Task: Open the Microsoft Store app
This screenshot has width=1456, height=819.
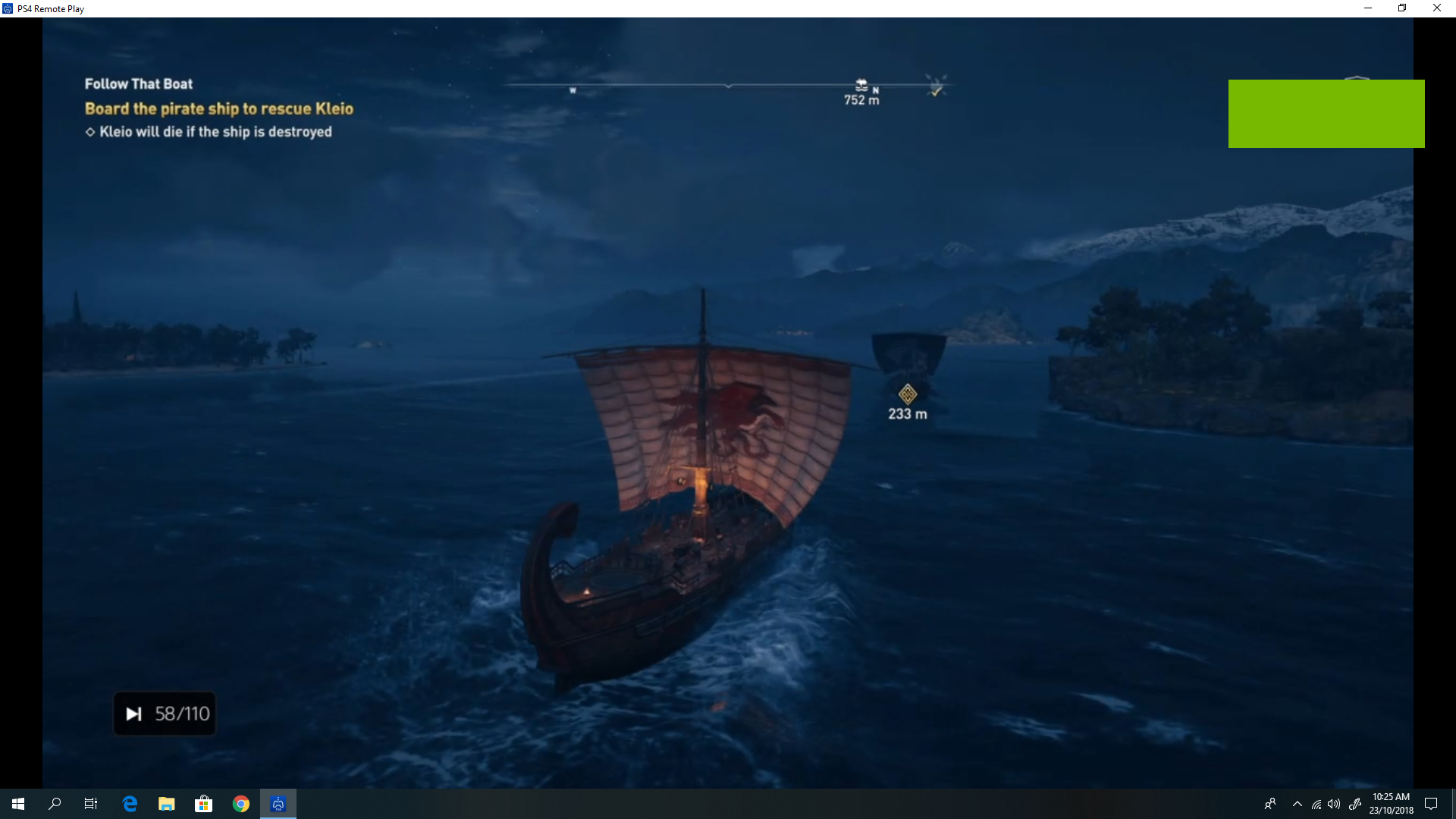Action: coord(203,803)
